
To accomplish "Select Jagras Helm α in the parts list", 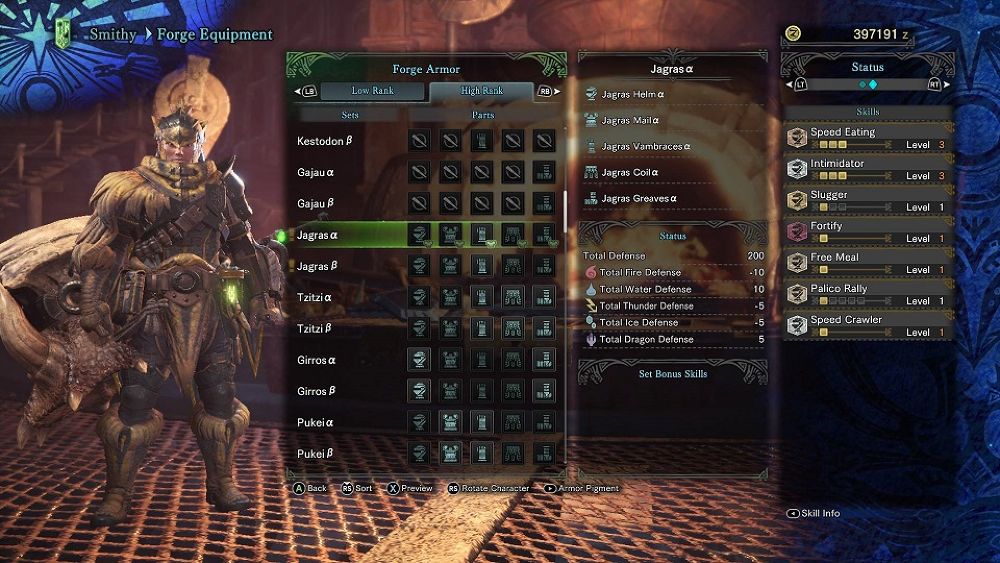I will click(x=633, y=95).
